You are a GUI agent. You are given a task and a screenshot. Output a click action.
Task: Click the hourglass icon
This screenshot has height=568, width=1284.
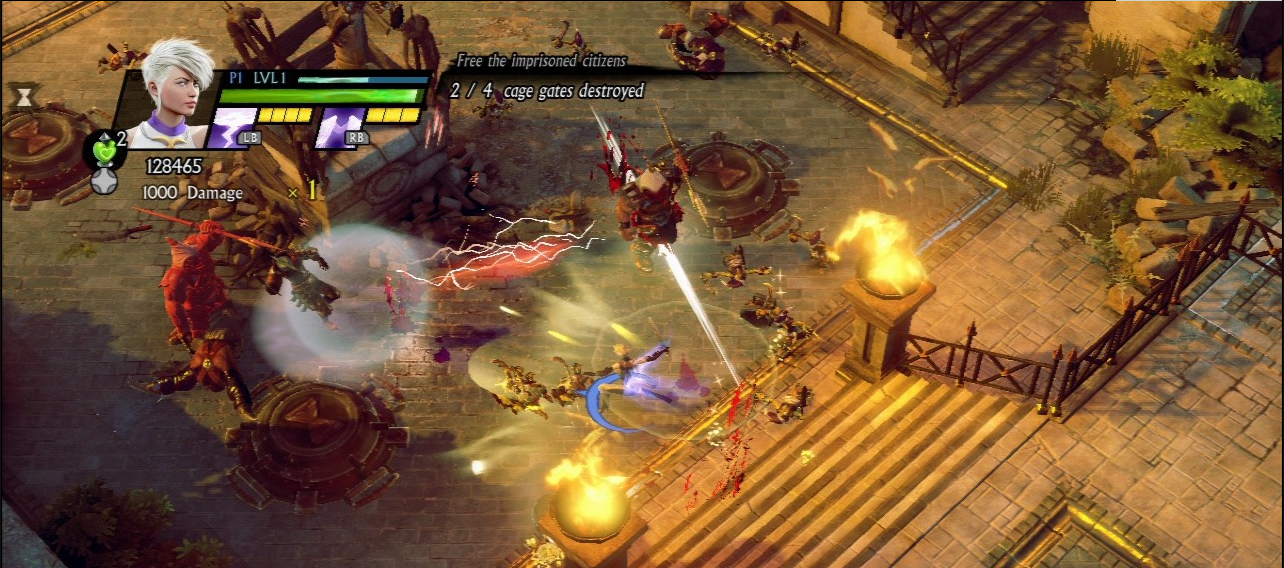pos(21,96)
